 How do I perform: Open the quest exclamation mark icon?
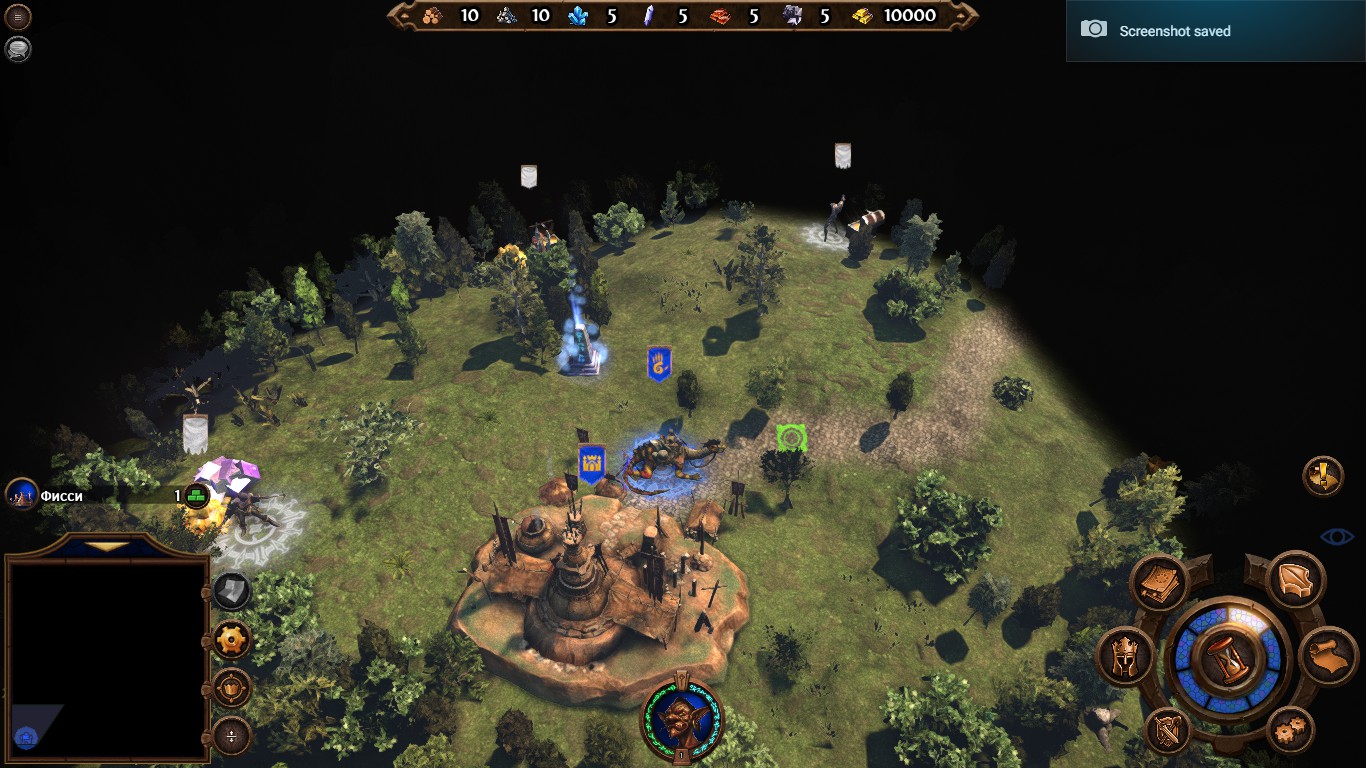click(1323, 476)
